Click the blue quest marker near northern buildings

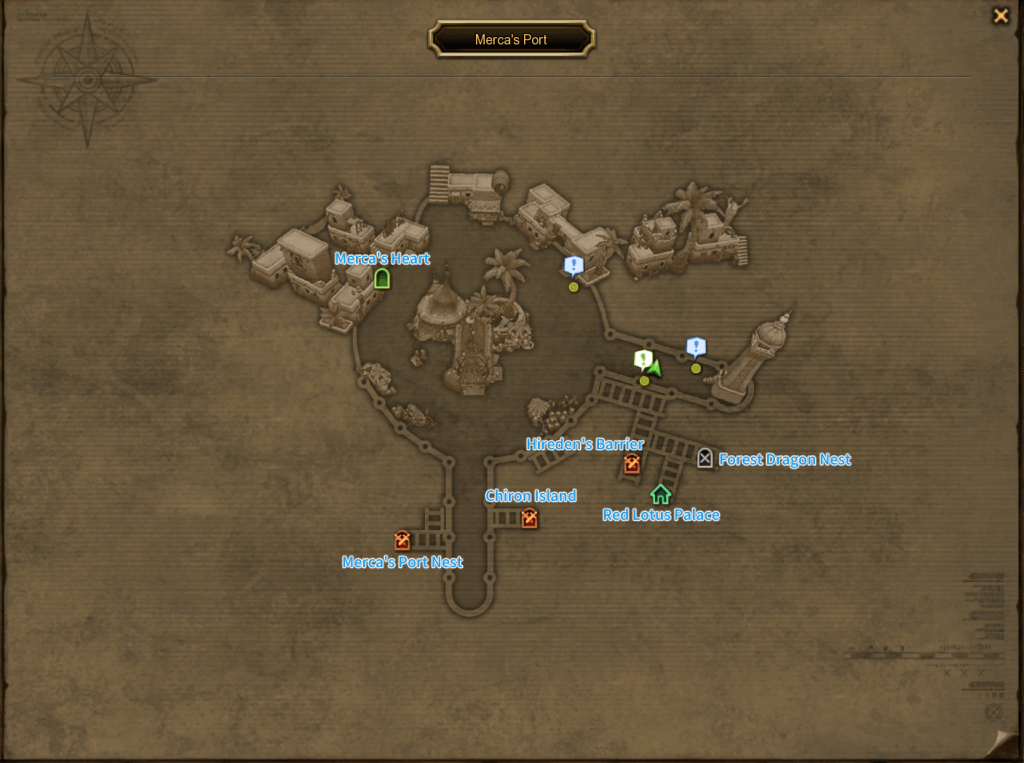tap(573, 265)
